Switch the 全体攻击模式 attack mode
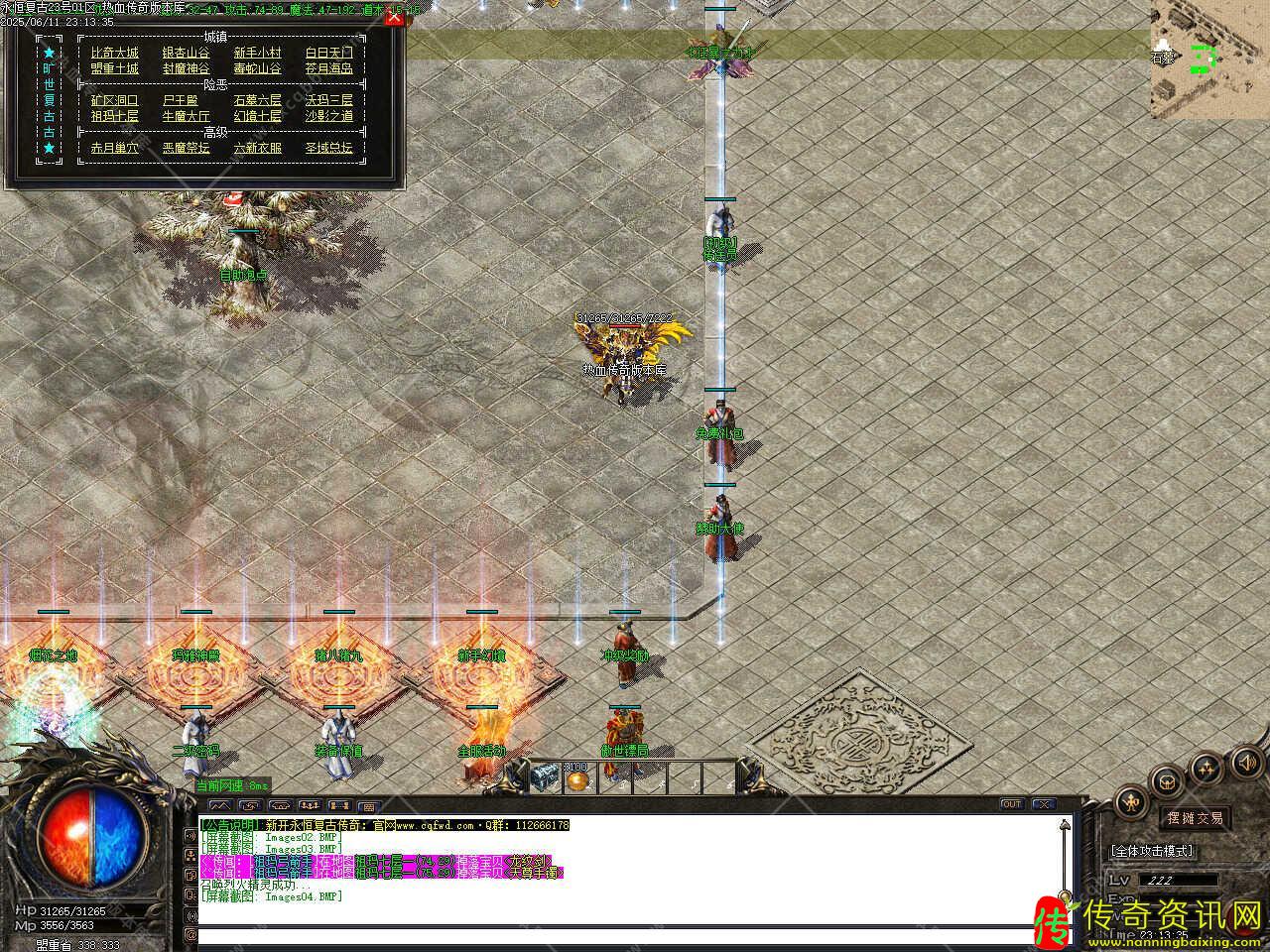1270x952 pixels. (x=1153, y=851)
